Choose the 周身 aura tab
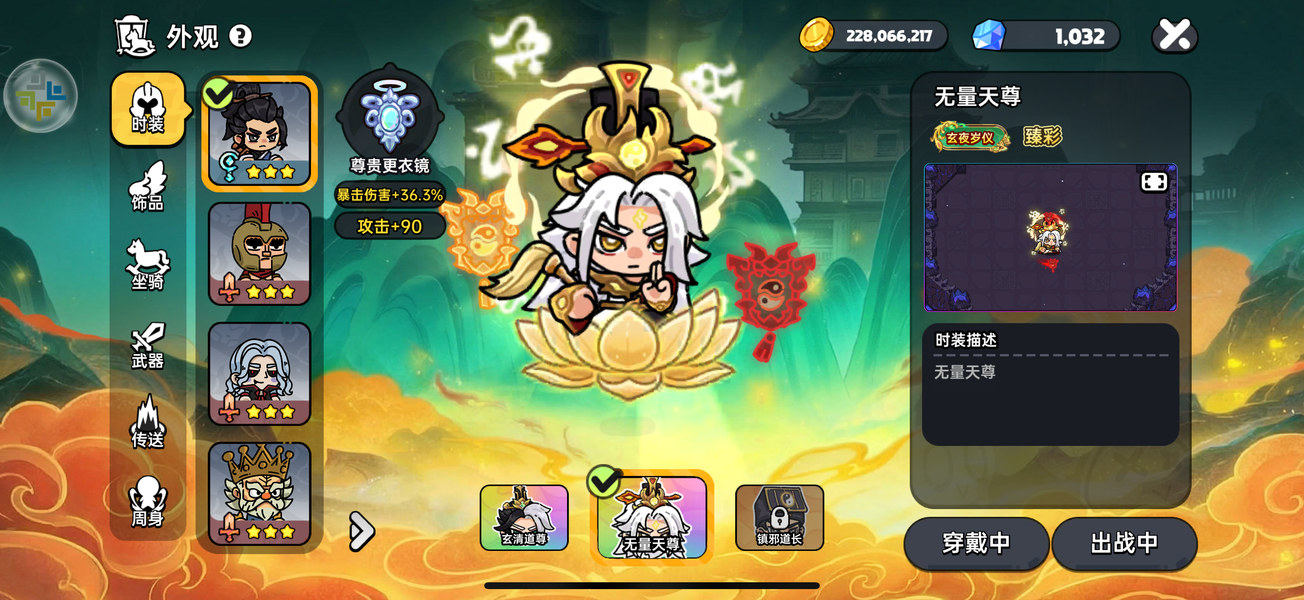This screenshot has width=1304, height=600. click(x=148, y=502)
